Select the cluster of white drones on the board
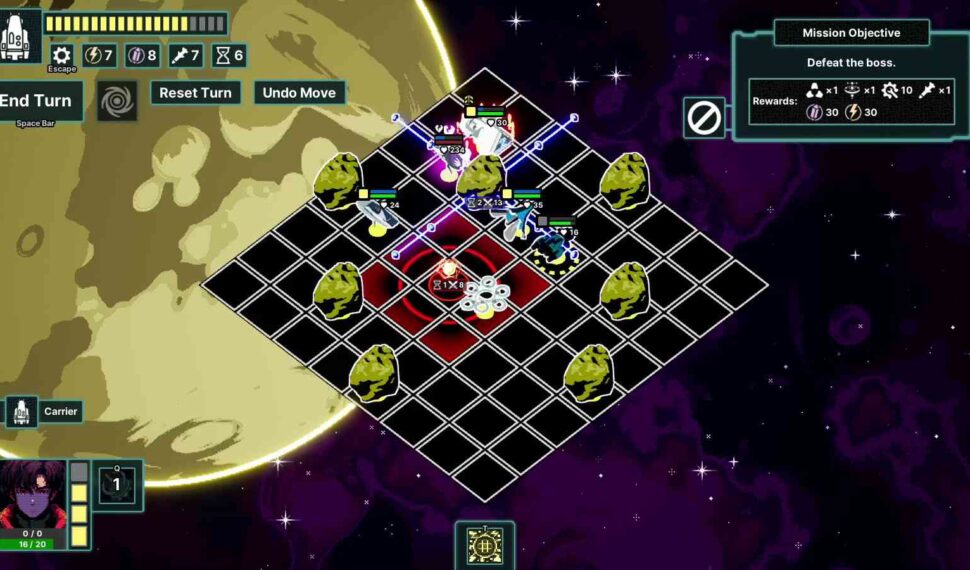 coord(486,296)
